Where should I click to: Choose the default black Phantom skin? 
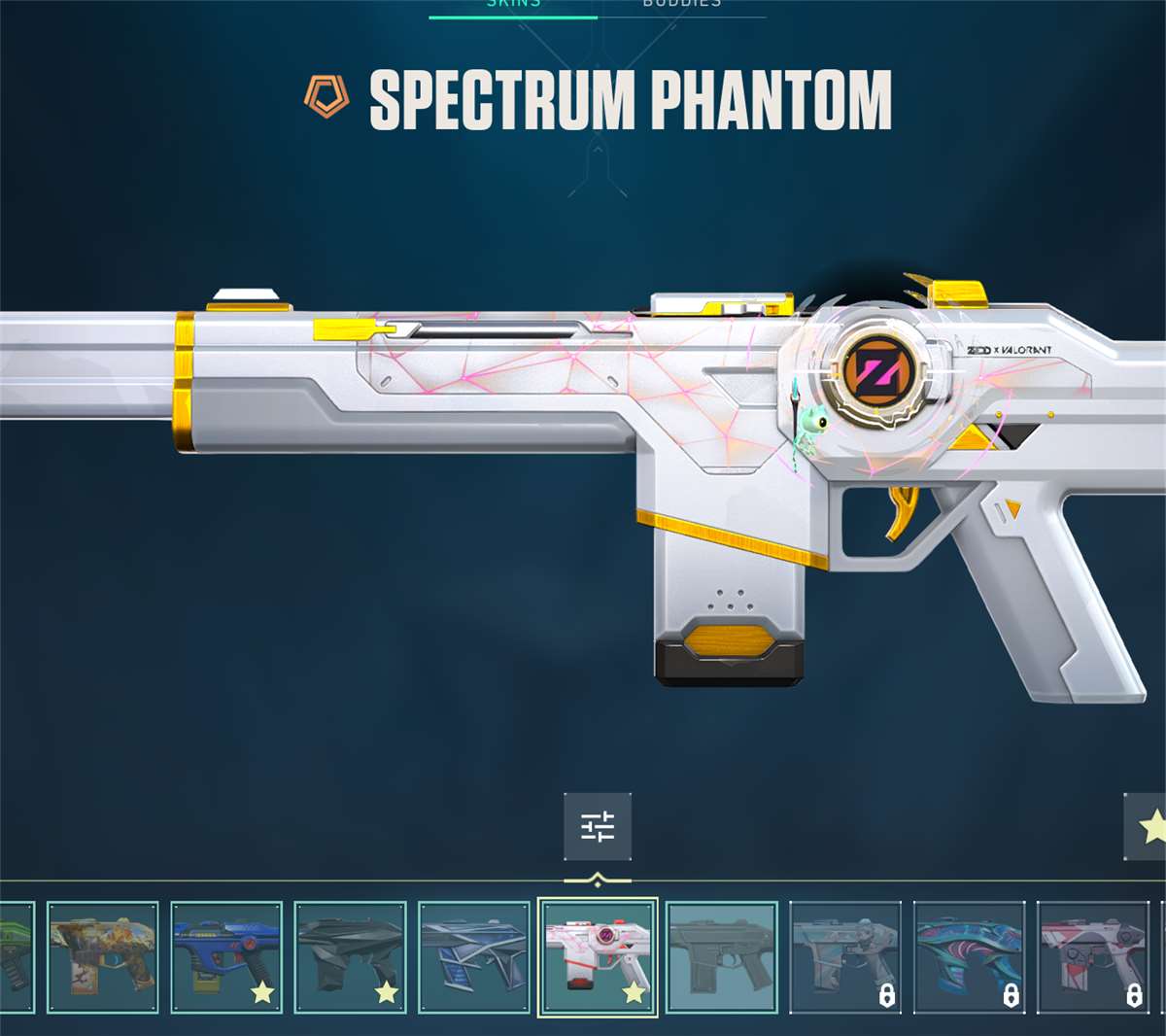coord(721,956)
